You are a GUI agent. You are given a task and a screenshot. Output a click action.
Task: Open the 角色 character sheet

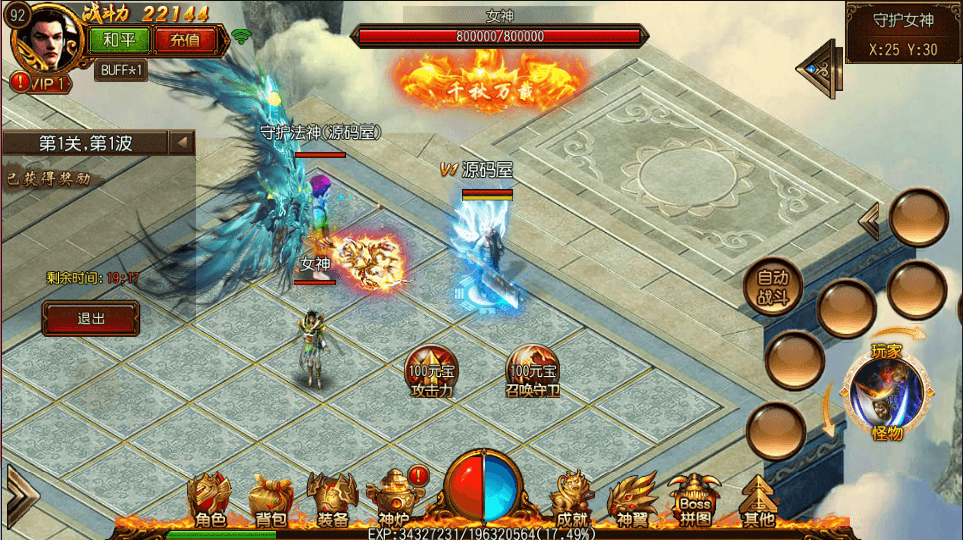[x=210, y=500]
